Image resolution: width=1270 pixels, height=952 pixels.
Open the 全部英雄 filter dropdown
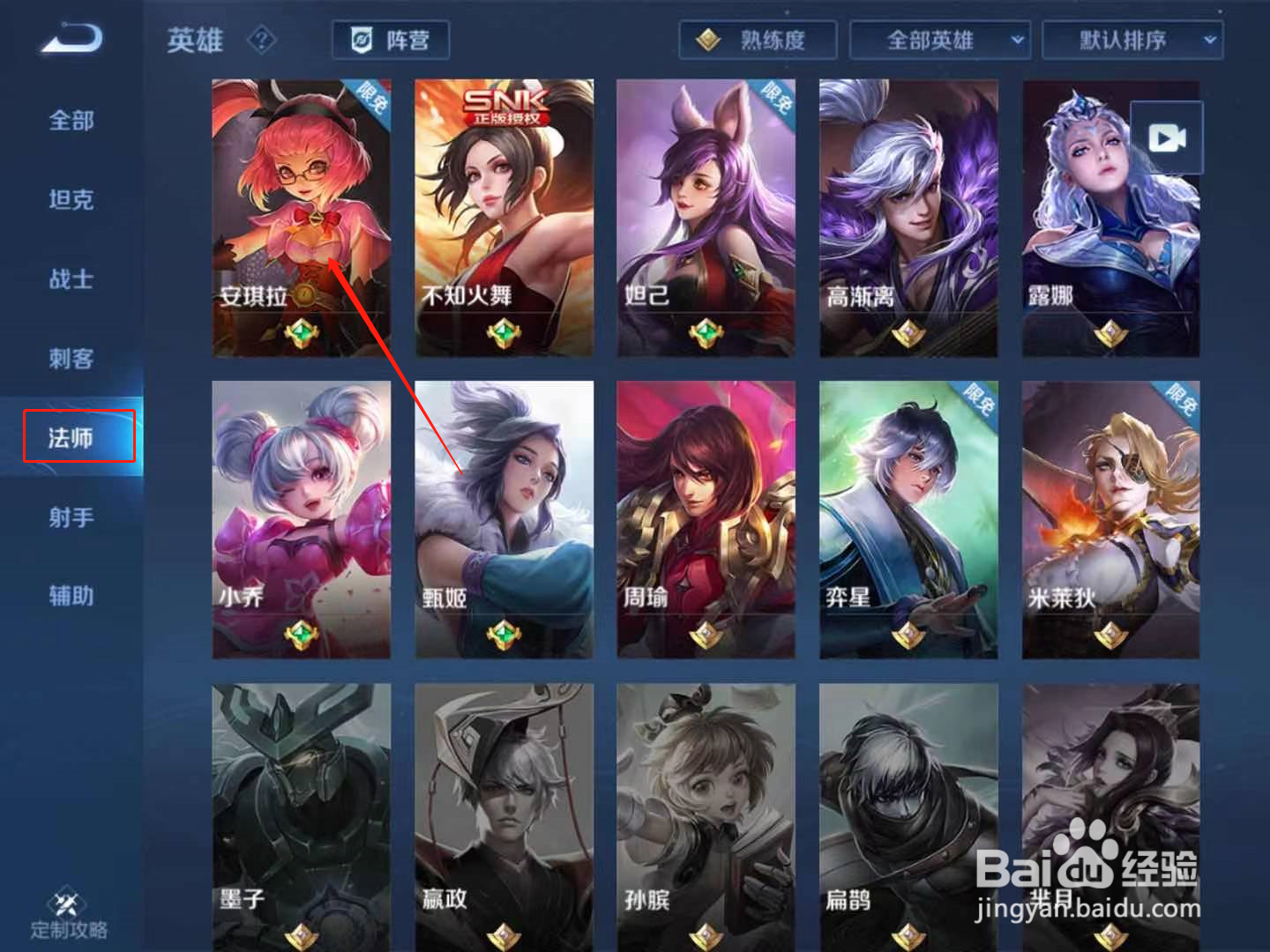[x=938, y=39]
